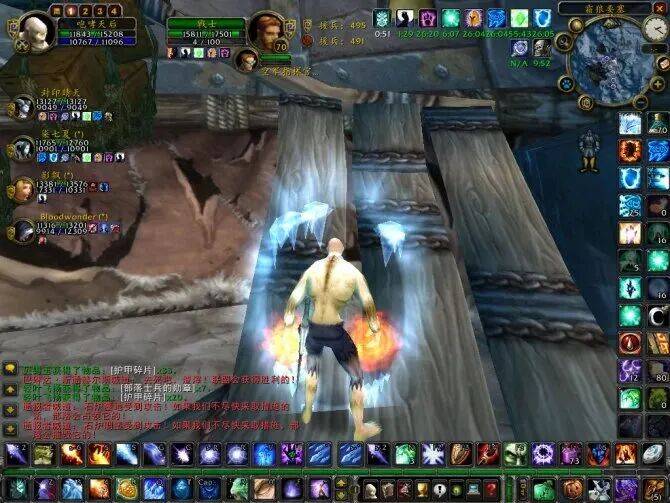This screenshot has height=503, width=670.
Task: Select party member Bloodwonder's frame
Action: point(24,230)
